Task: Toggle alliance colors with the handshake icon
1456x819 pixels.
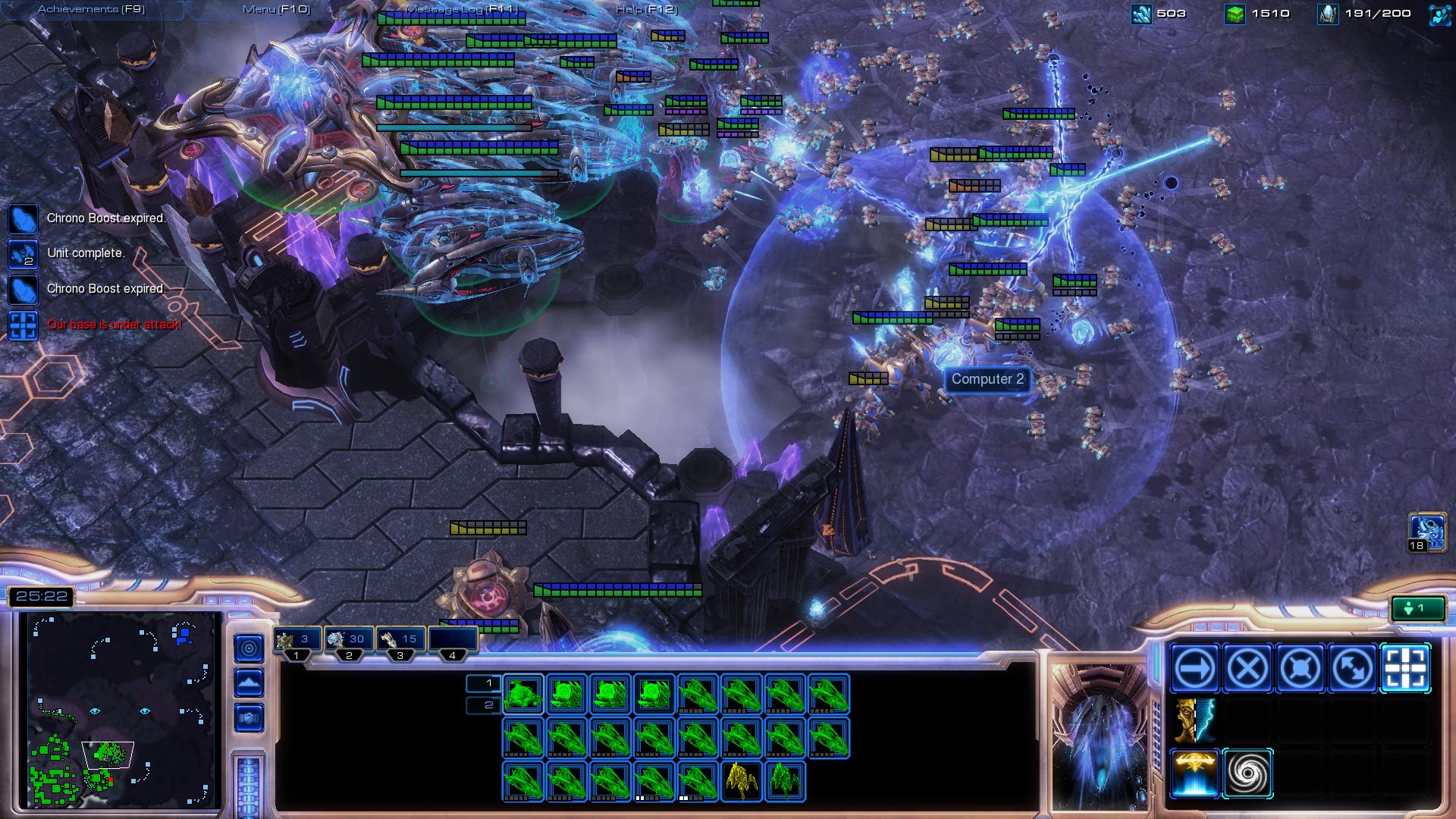Action: [249, 717]
